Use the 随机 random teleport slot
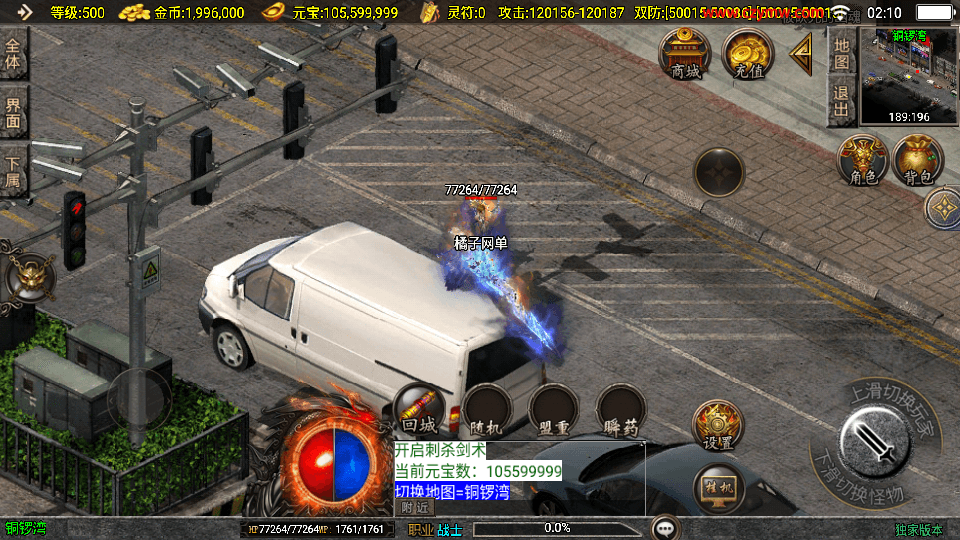 (x=488, y=409)
